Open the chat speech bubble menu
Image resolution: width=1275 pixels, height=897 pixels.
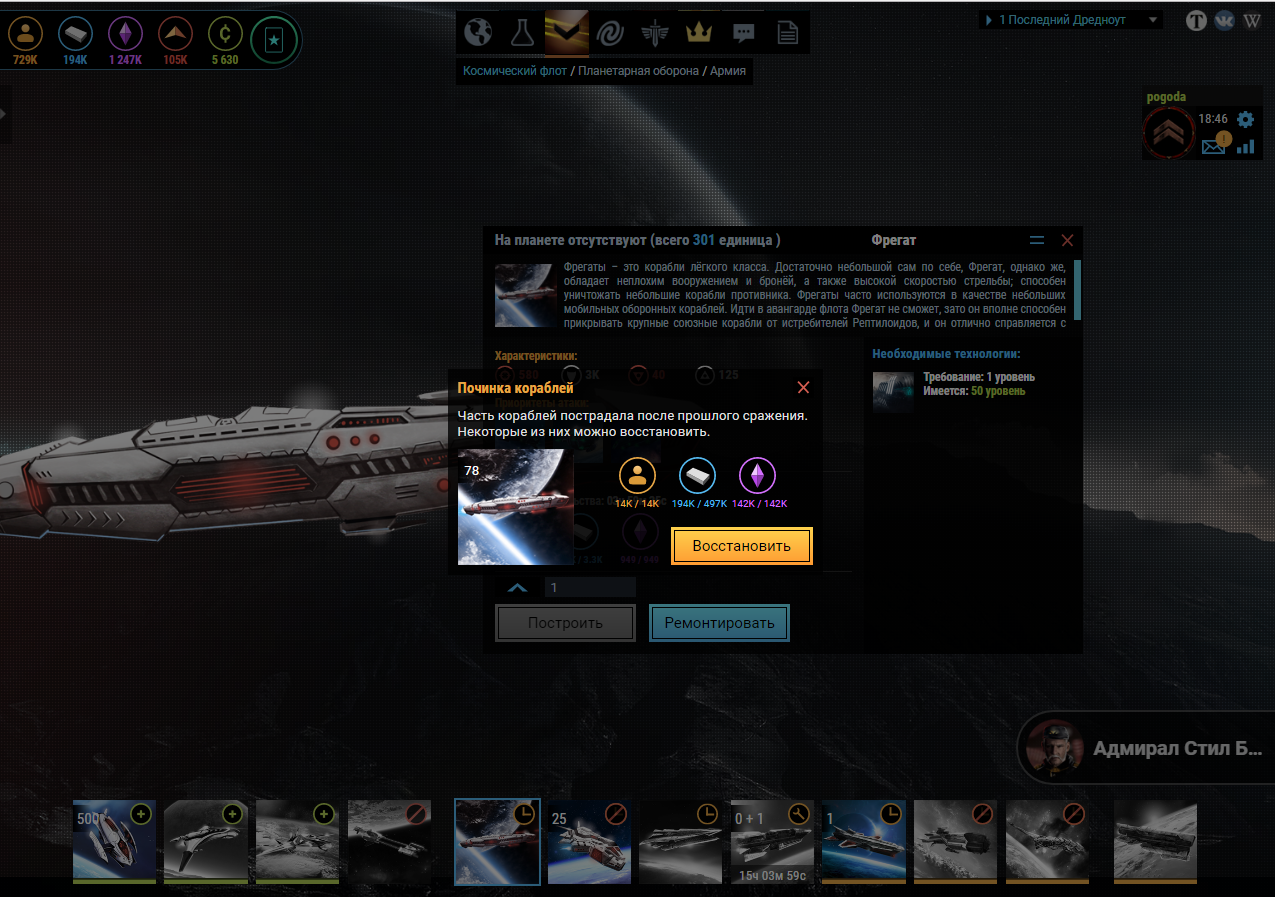point(743,33)
